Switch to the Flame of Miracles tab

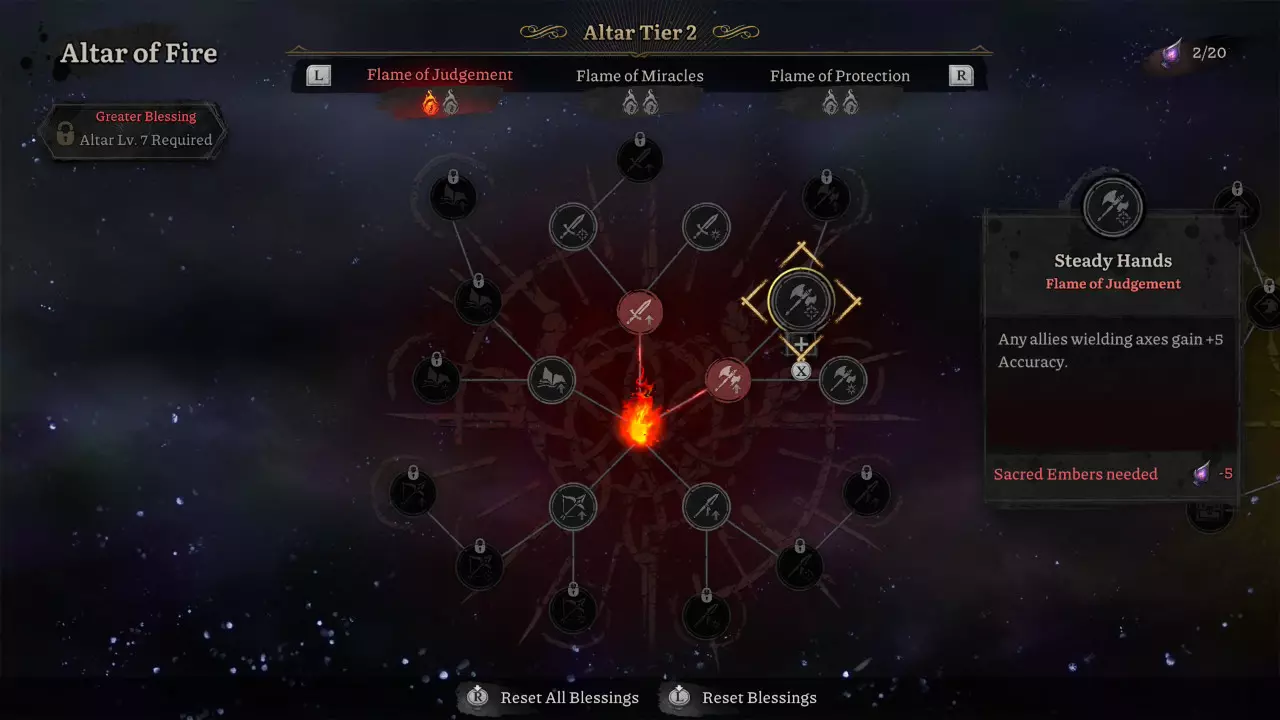pyautogui.click(x=639, y=76)
